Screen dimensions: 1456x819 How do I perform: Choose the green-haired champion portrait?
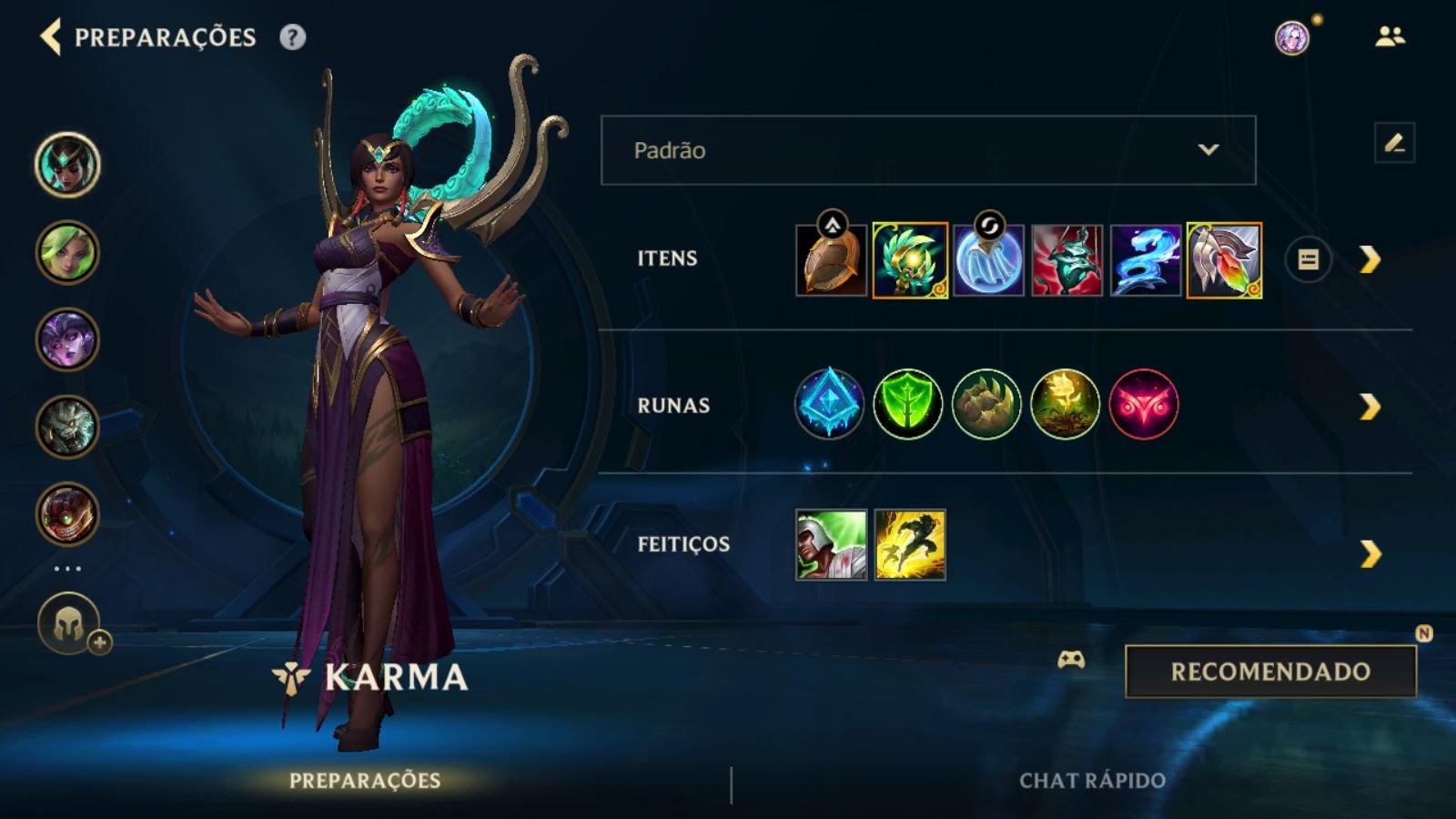click(67, 252)
